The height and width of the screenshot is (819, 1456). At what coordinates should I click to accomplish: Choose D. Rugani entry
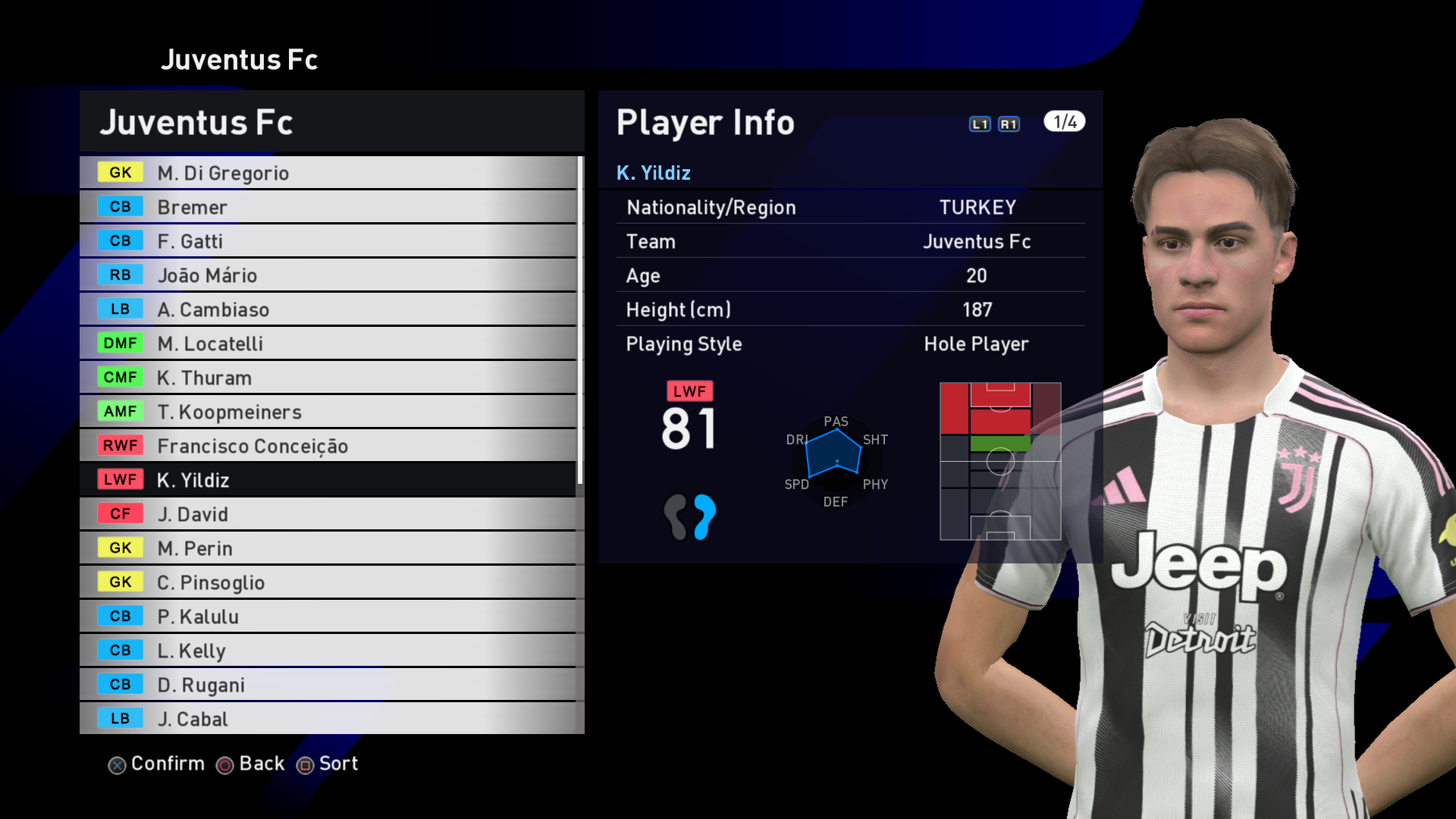click(328, 685)
